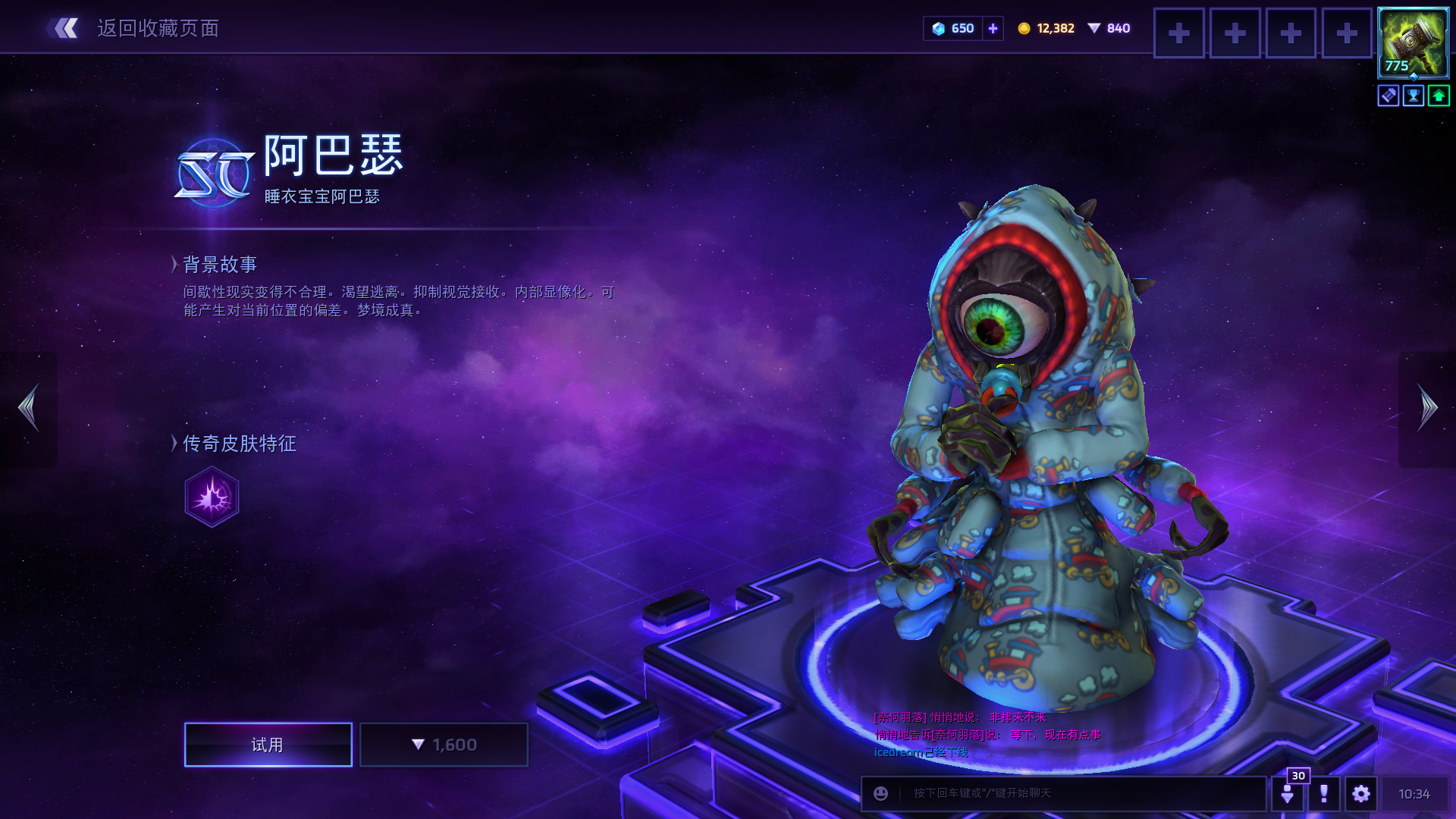Buy the skin for 1,600 shards
This screenshot has width=1456, height=819.
444,745
